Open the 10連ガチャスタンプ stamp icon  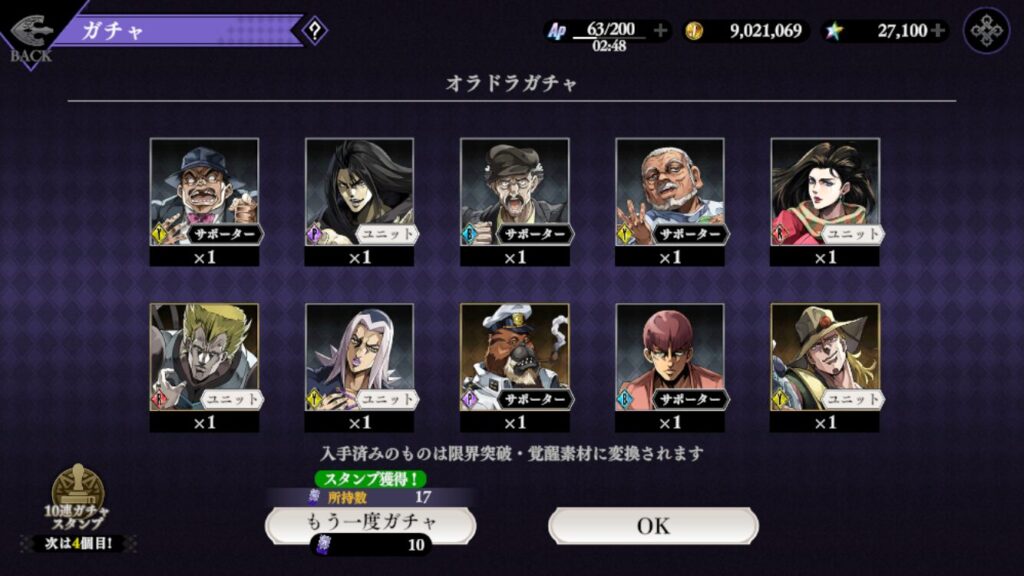[78, 493]
